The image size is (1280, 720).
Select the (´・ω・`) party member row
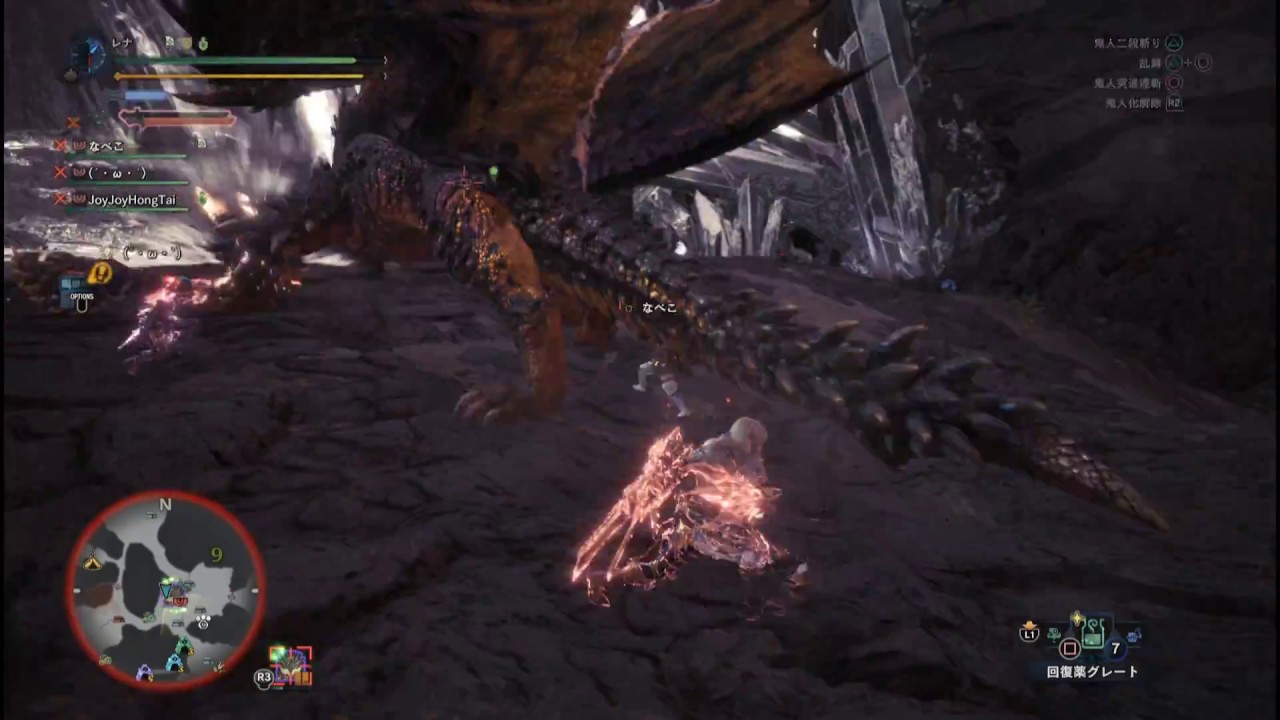coord(117,173)
